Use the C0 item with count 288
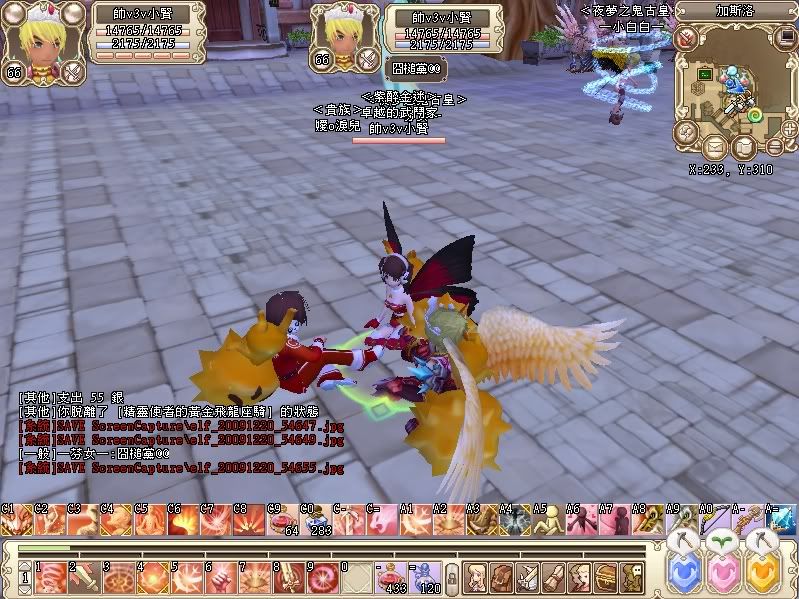Image resolution: width=799 pixels, height=599 pixels. [318, 520]
